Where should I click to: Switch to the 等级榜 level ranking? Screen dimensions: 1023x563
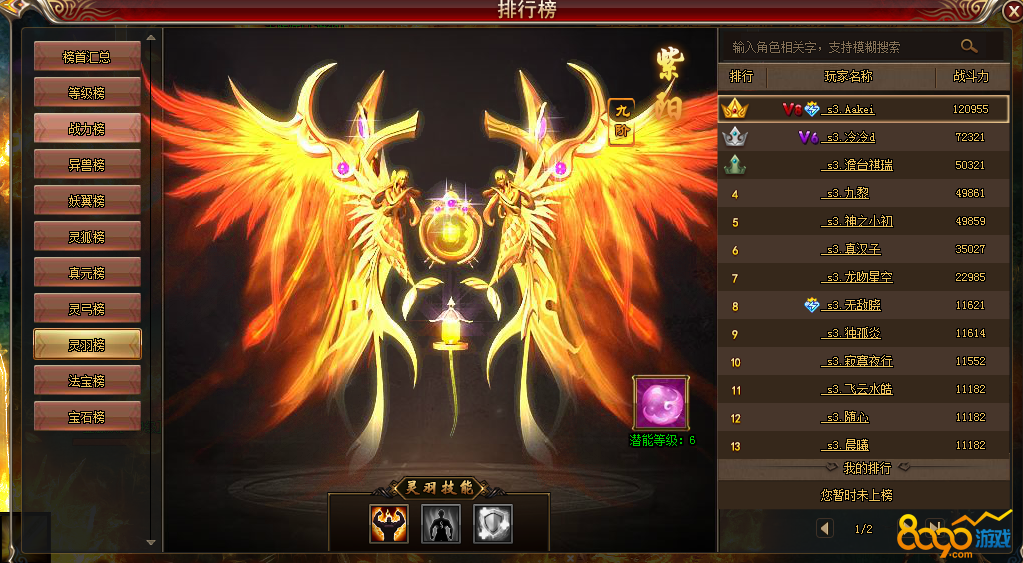point(87,93)
